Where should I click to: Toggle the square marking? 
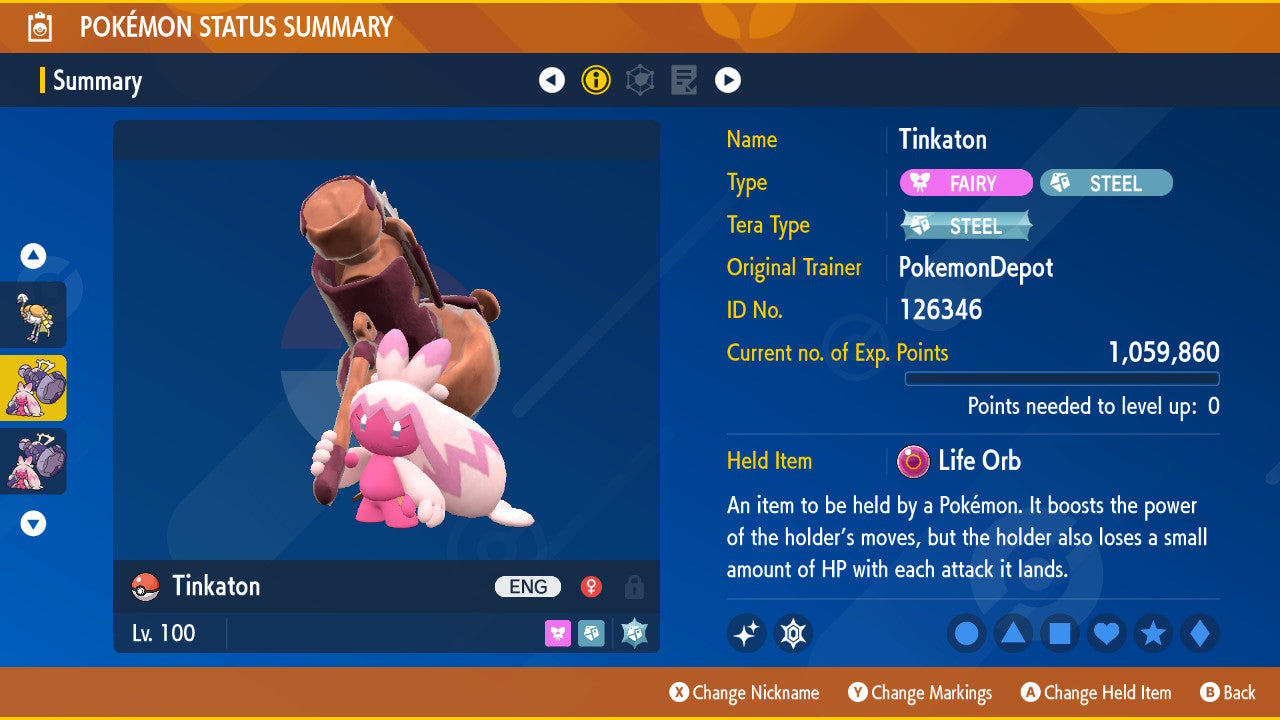click(1060, 633)
